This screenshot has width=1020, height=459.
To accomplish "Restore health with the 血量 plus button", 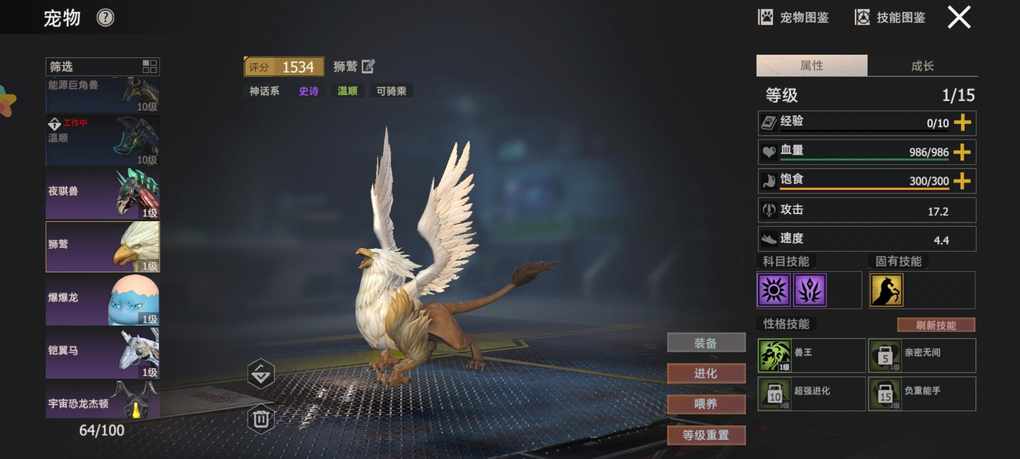I will point(962,152).
